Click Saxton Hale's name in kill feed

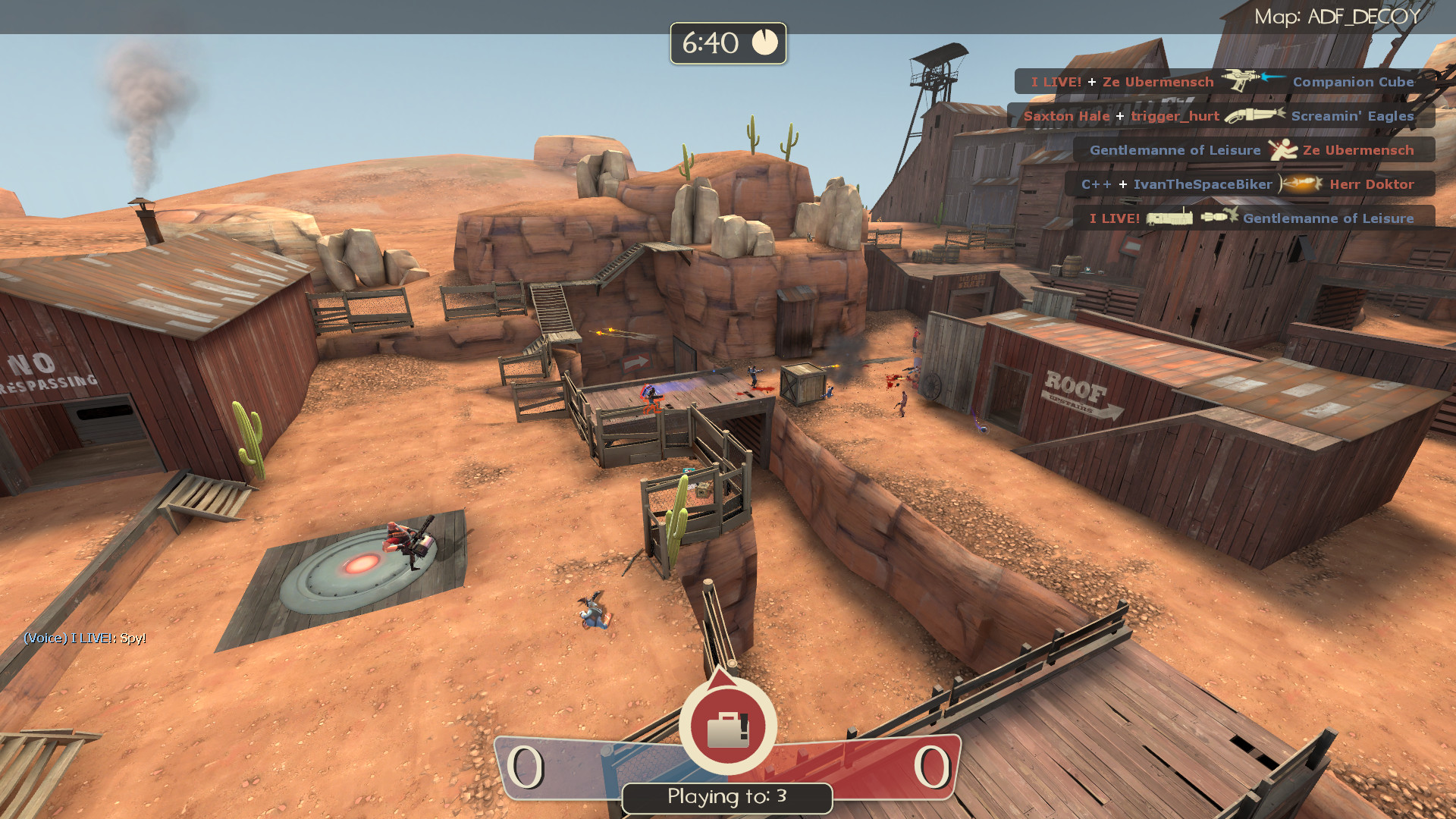pos(1066,116)
